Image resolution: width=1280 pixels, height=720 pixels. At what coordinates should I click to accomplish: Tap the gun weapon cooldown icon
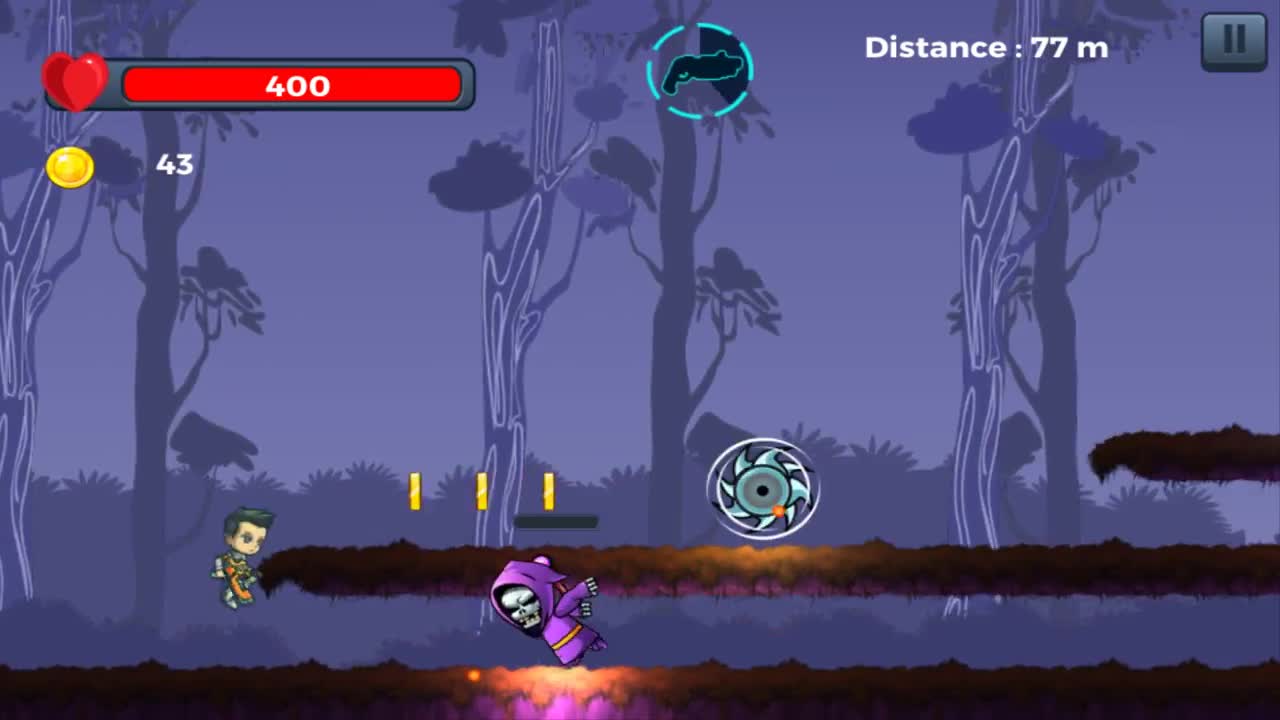700,70
